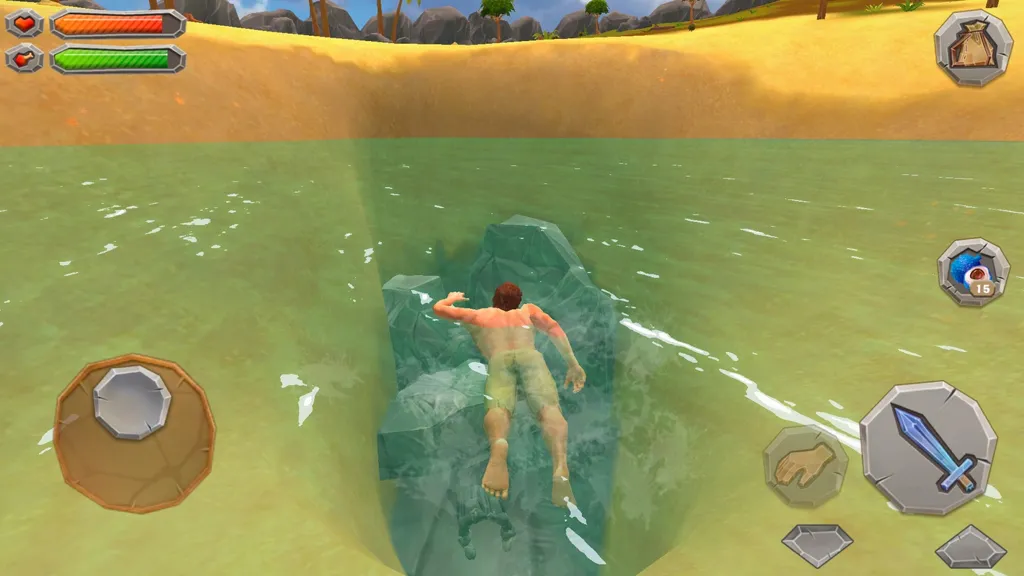
Task: Use the blue item with count 15
Action: (x=972, y=271)
